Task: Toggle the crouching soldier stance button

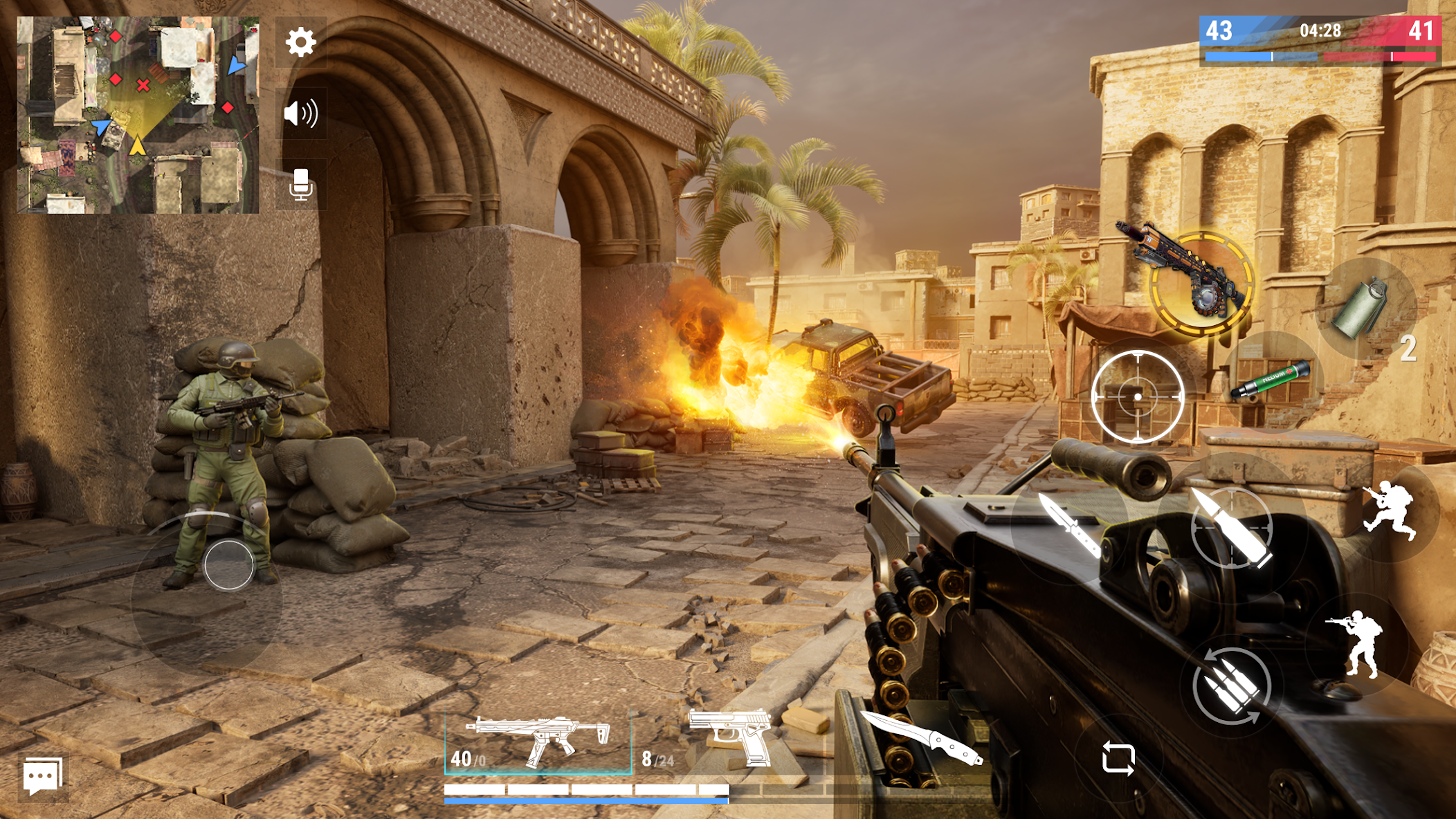Action: [1358, 643]
